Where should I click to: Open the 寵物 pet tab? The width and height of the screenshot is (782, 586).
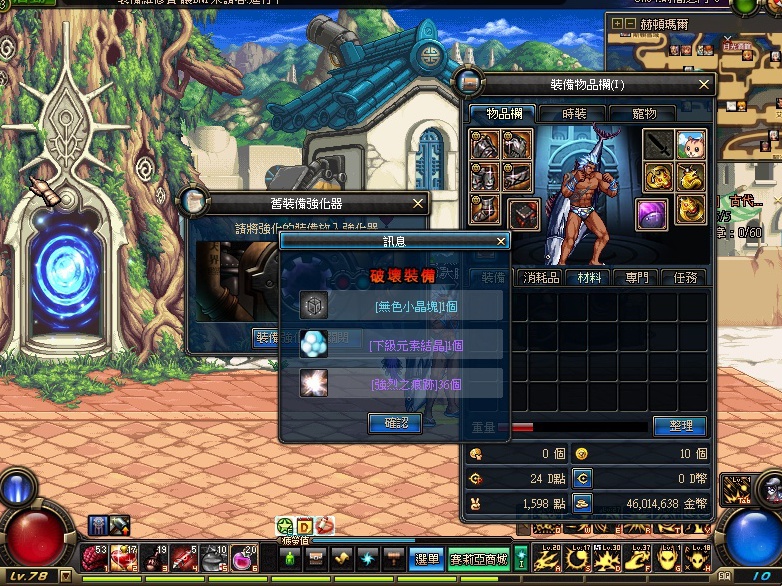[x=645, y=114]
